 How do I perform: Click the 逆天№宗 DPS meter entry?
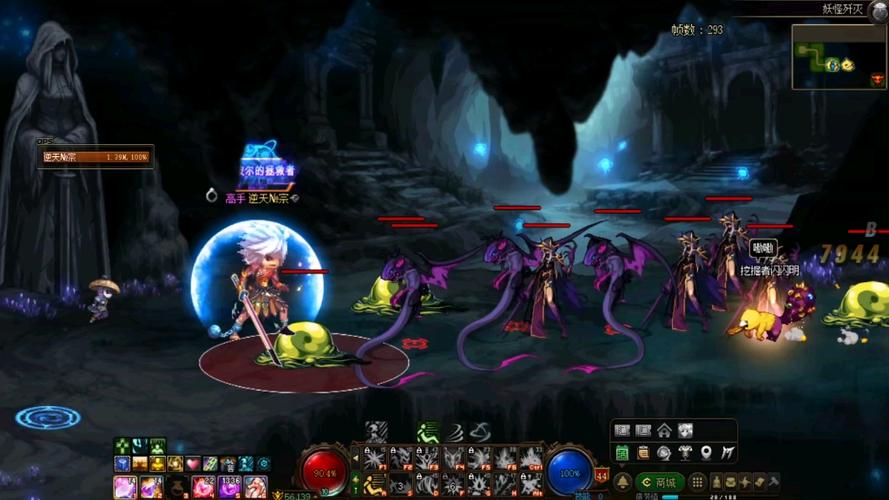pos(95,157)
